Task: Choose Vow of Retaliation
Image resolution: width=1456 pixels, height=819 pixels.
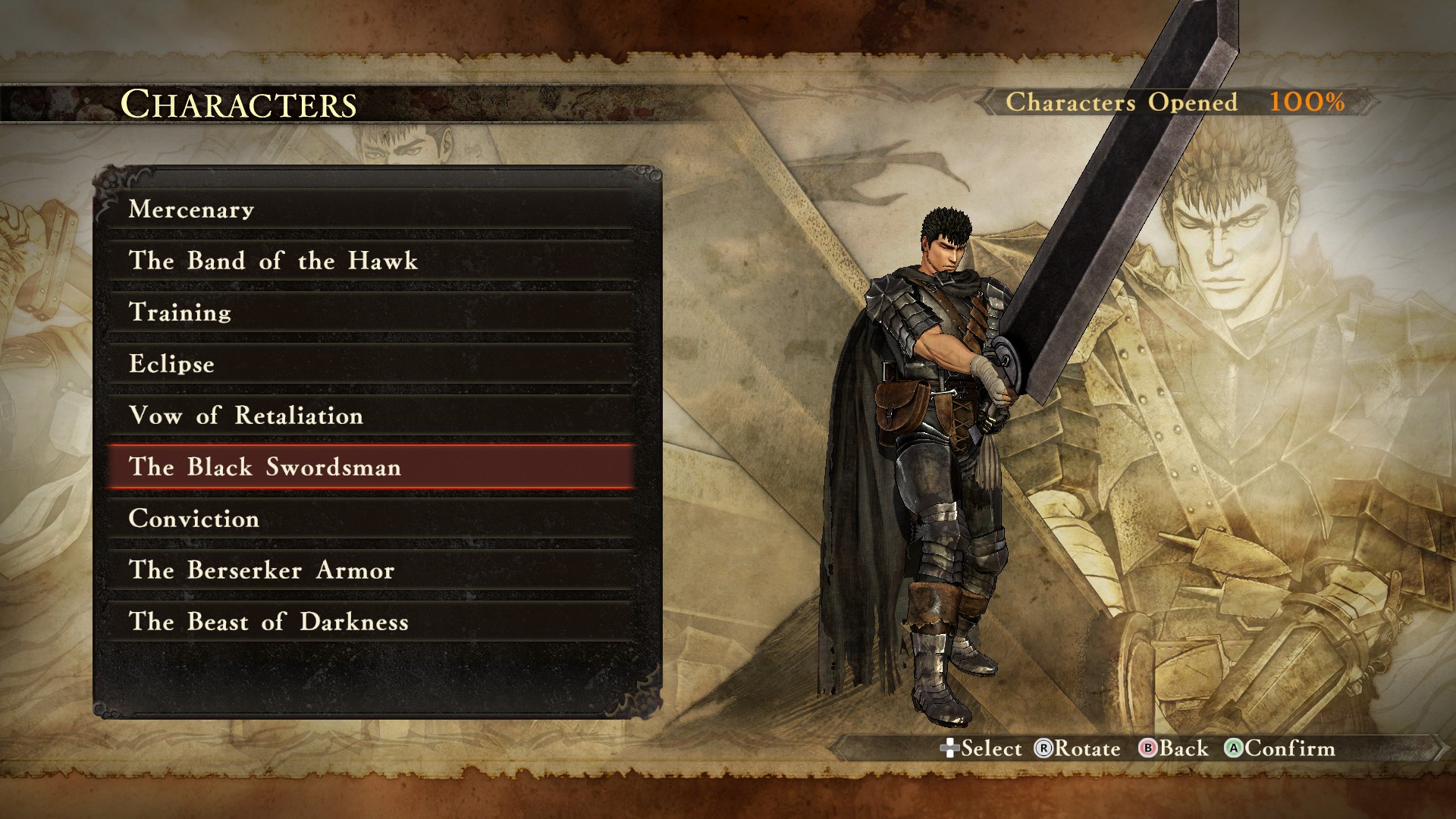Action: 370,416
